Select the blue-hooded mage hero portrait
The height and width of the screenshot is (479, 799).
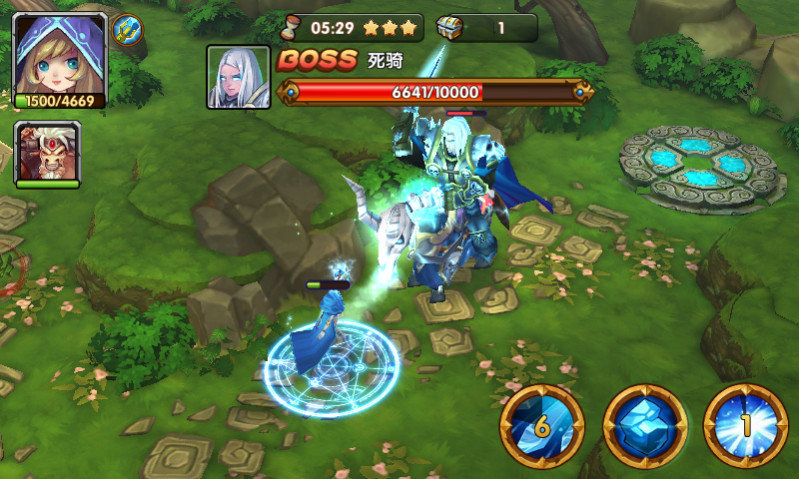[60, 53]
